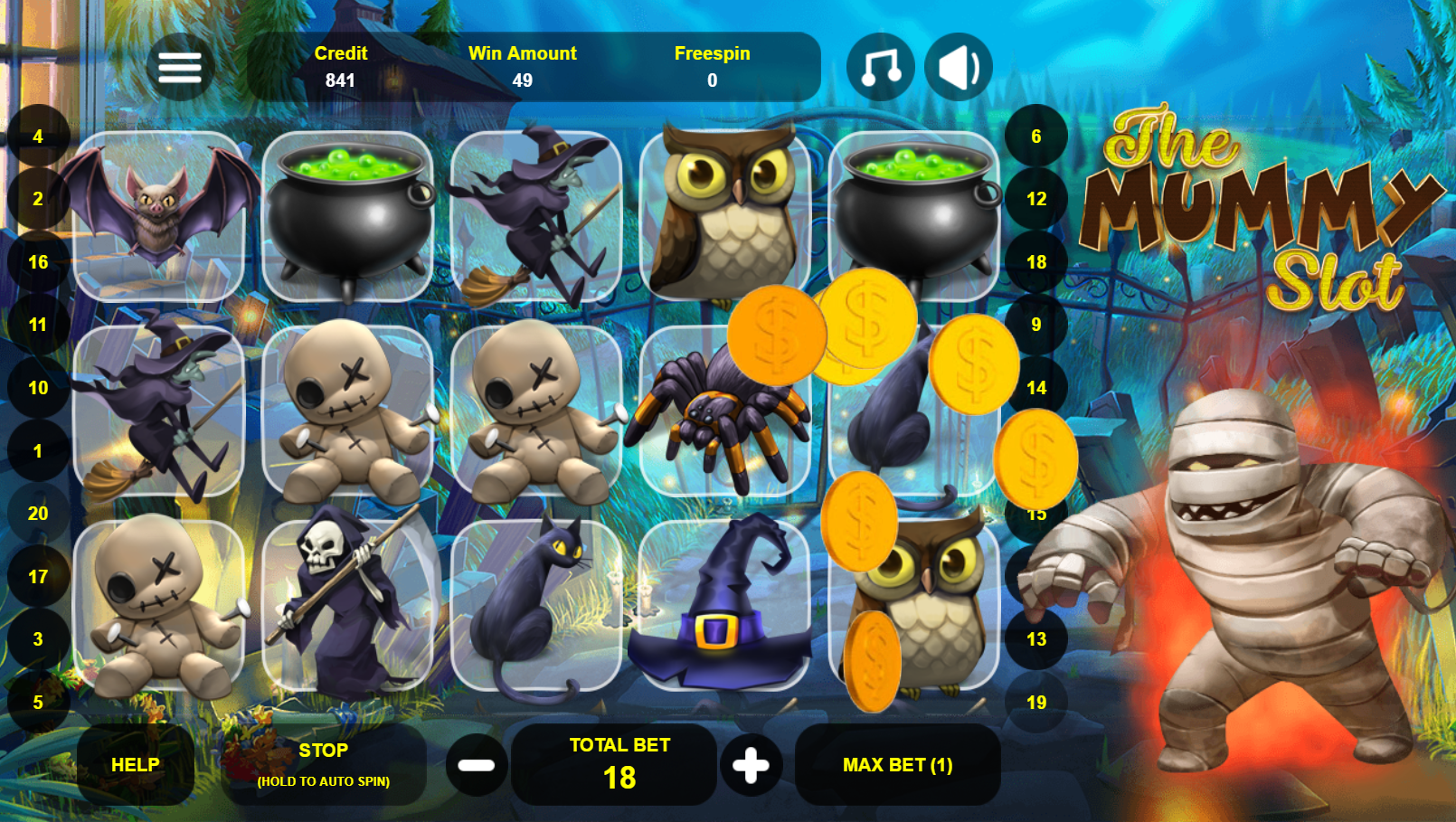Image resolution: width=1456 pixels, height=822 pixels.
Task: Select payline number 4 indicator
Action: pos(38,137)
